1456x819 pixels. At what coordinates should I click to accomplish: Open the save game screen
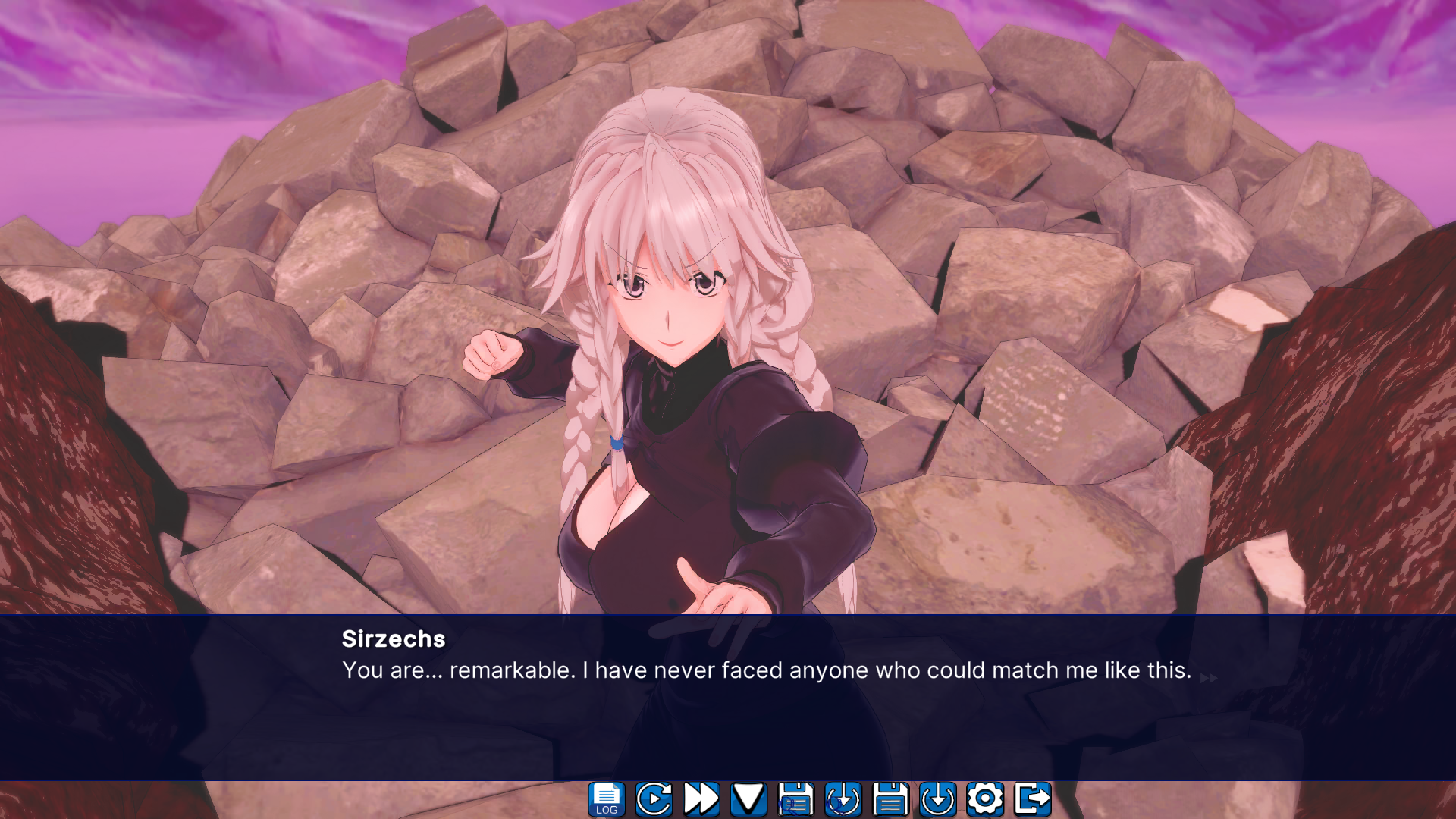click(x=892, y=798)
